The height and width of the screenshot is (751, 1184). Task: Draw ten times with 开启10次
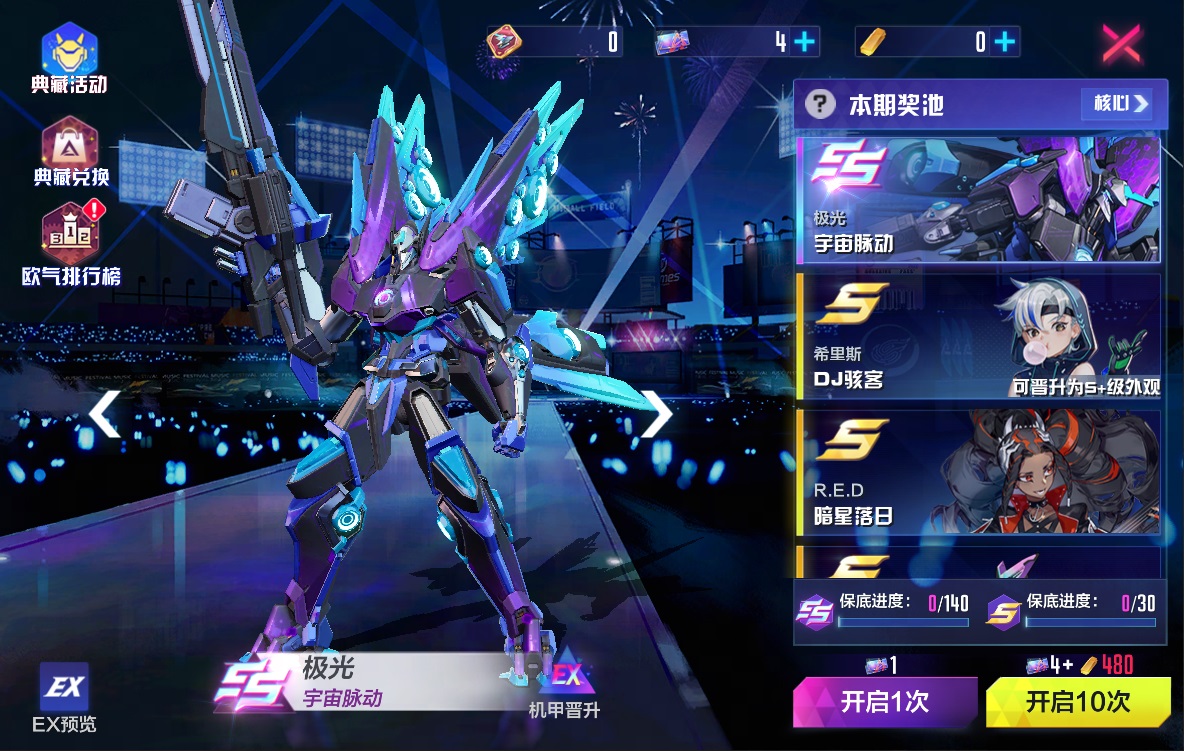(1078, 702)
